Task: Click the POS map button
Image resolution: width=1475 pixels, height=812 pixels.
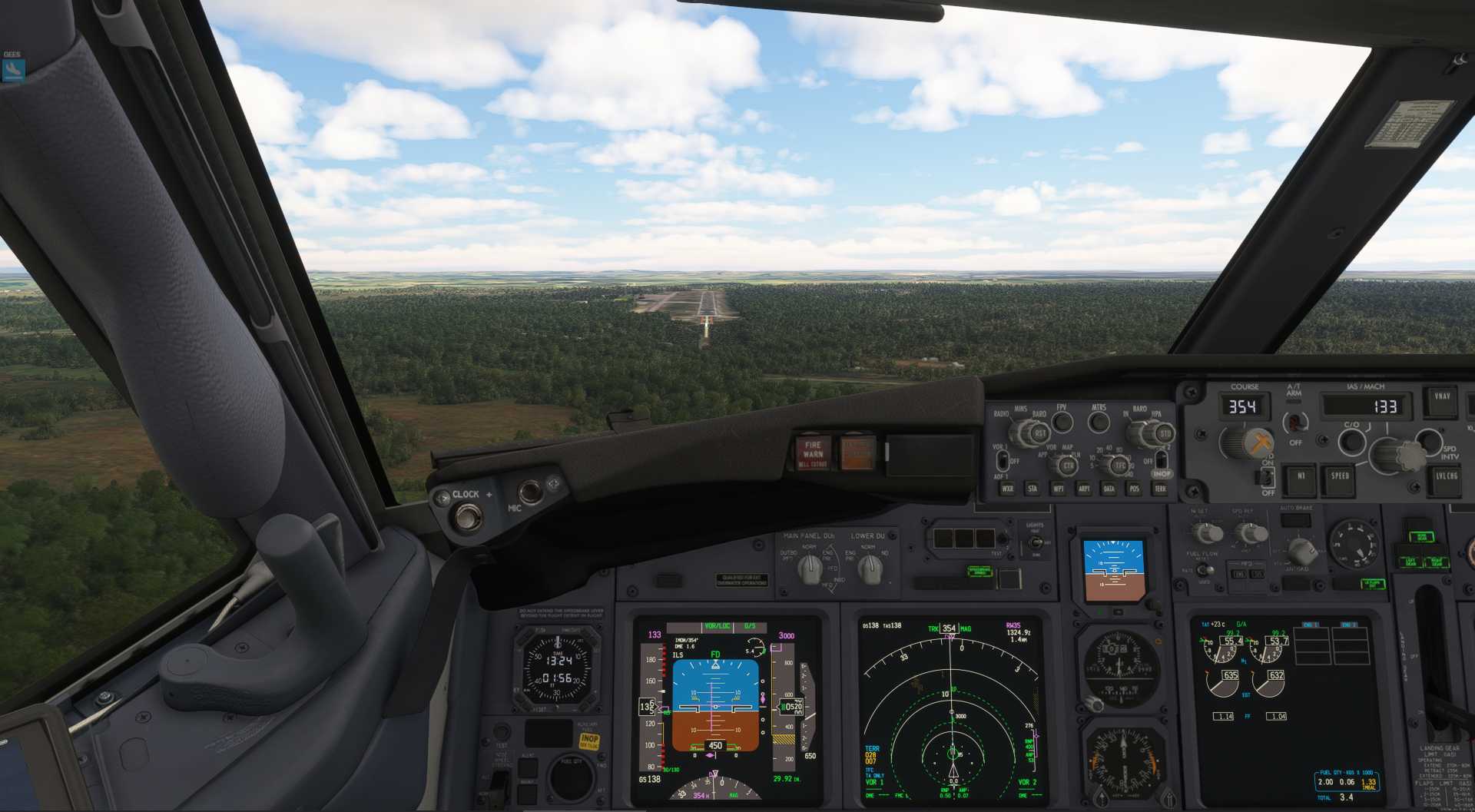Action: [x=1134, y=489]
